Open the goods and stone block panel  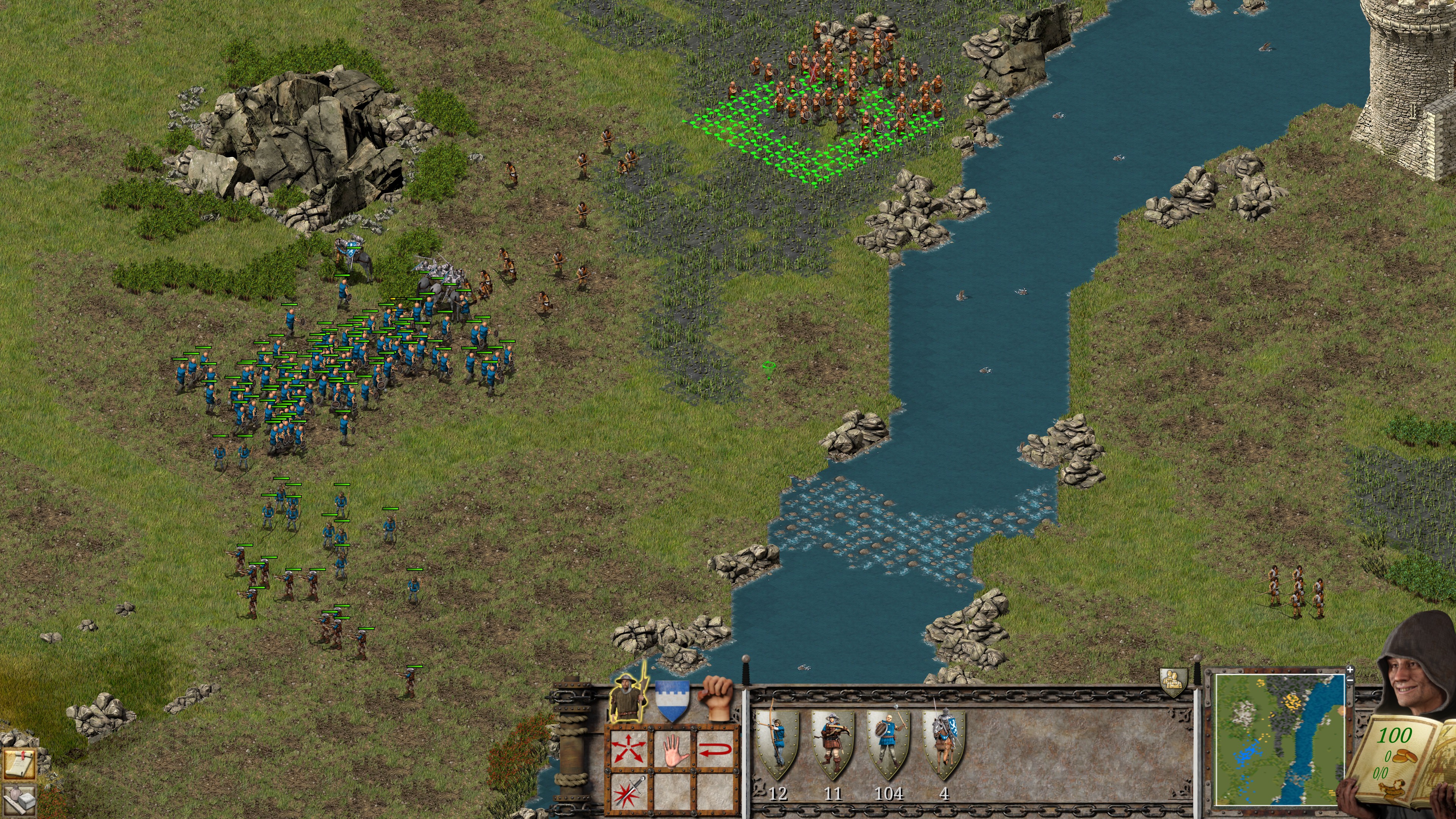pyautogui.click(x=19, y=802)
